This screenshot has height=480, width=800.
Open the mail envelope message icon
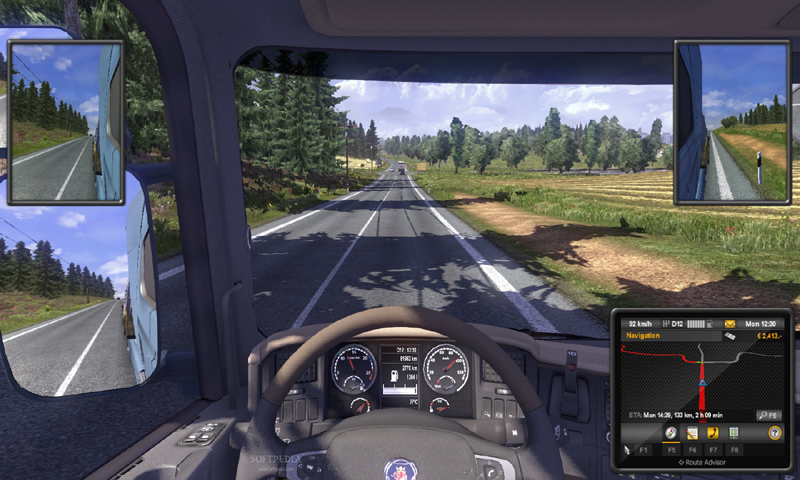(x=731, y=325)
